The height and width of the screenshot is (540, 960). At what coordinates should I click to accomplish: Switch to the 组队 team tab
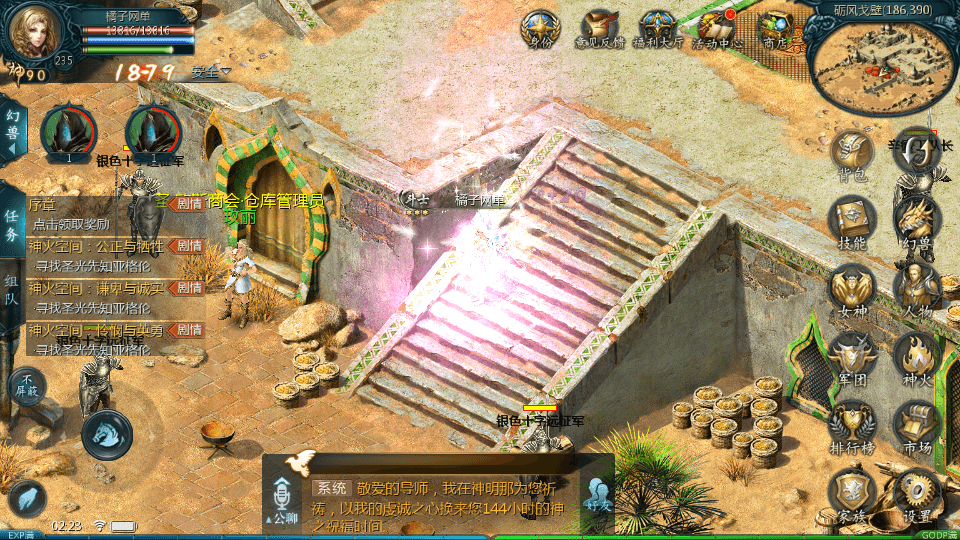pyautogui.click(x=11, y=292)
